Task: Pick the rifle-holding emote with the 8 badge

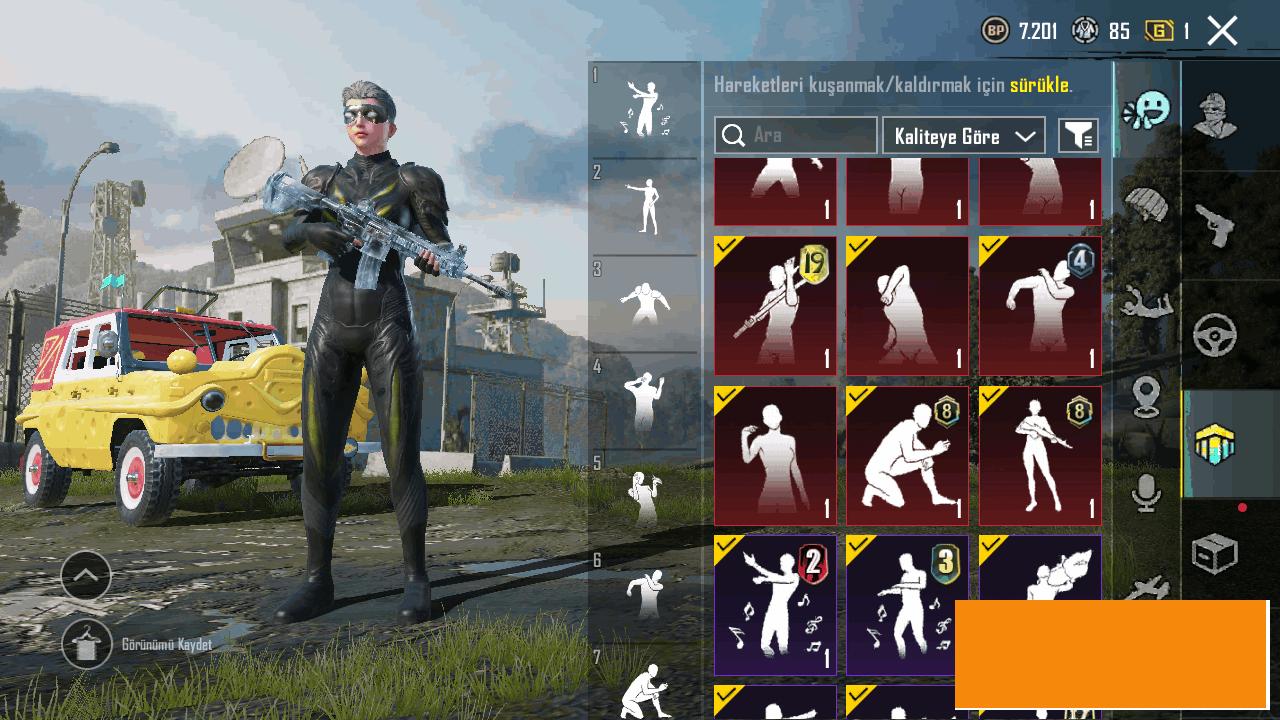Action: pos(1040,456)
